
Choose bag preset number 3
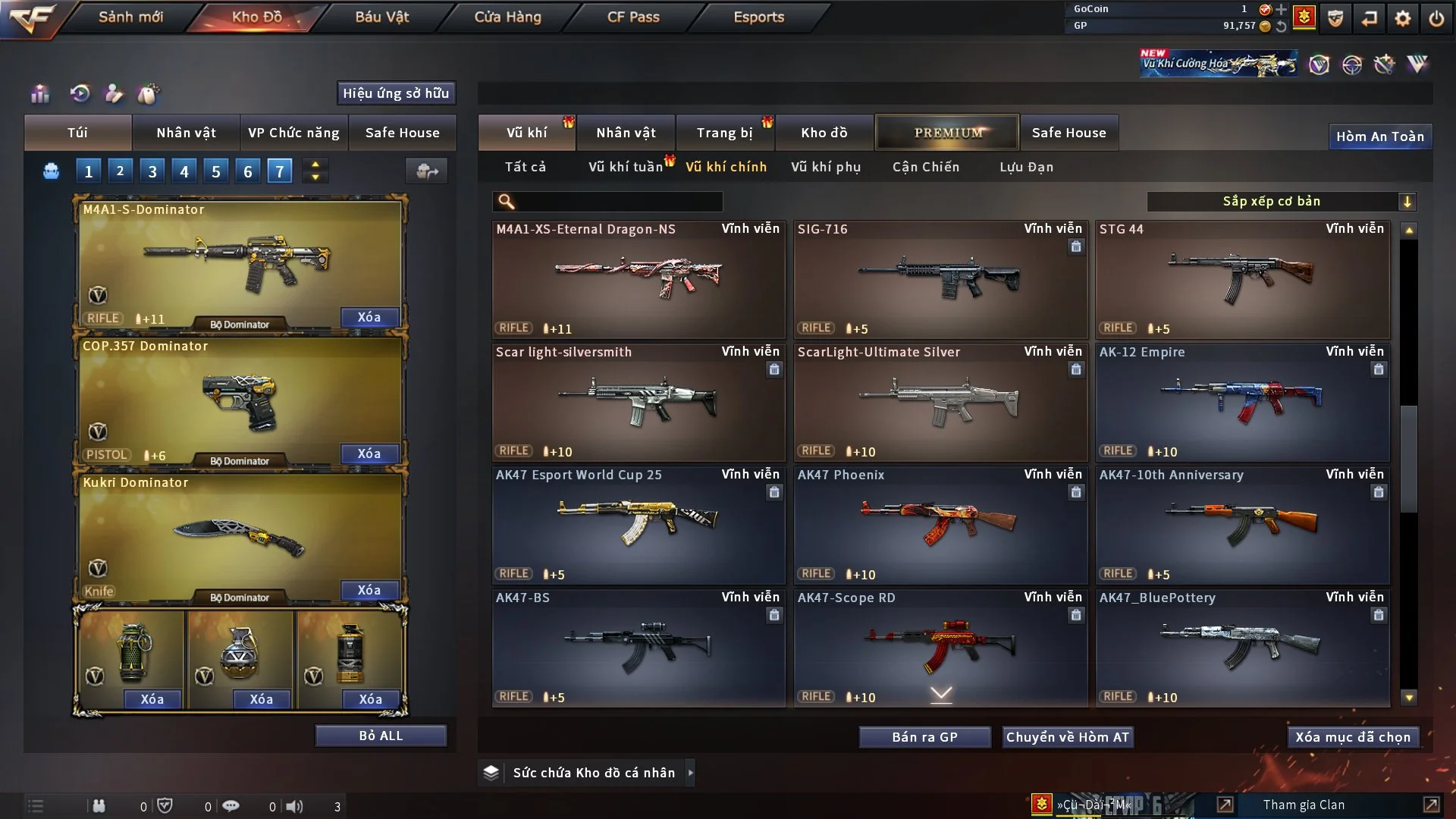tap(152, 171)
